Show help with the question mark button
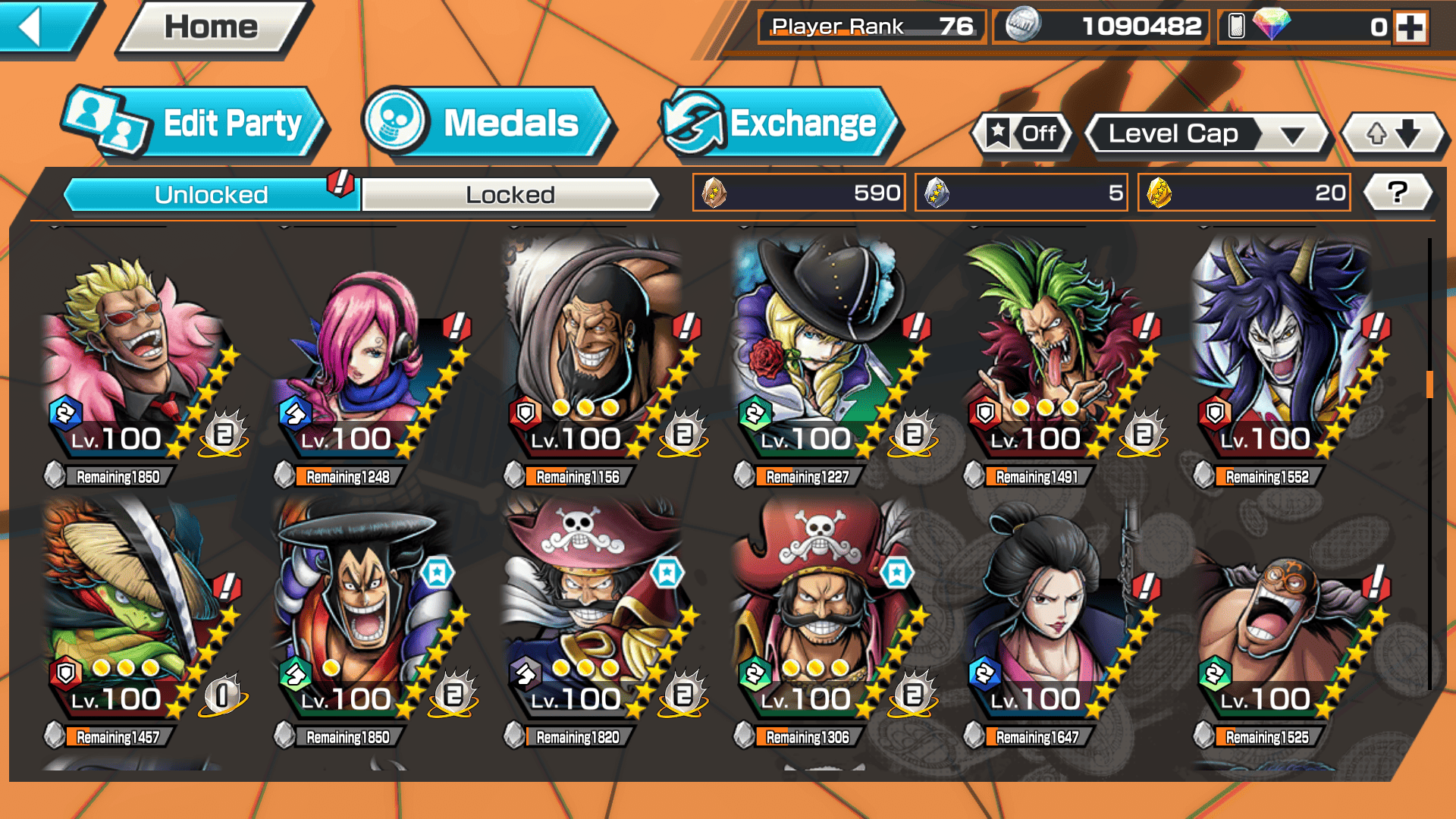The width and height of the screenshot is (1456, 819). pos(1398,193)
